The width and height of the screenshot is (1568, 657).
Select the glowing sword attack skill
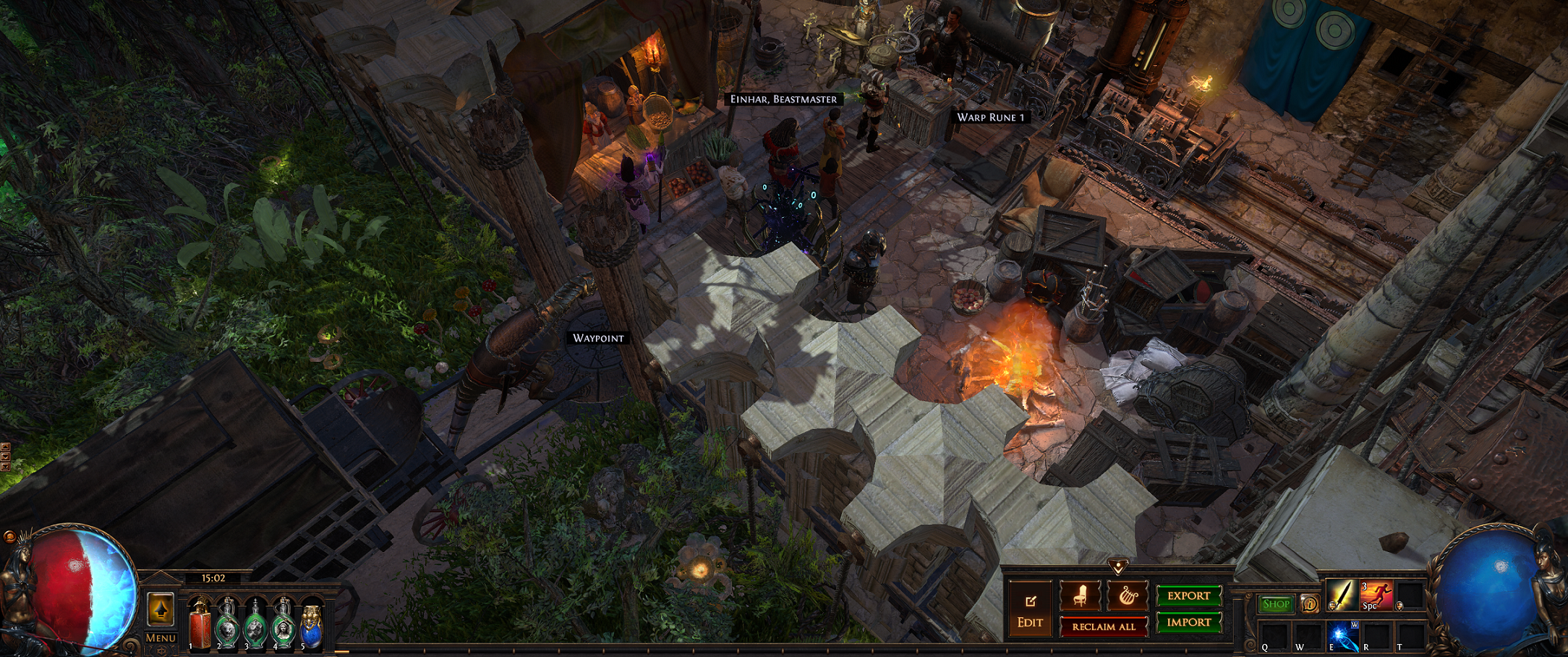[1342, 596]
